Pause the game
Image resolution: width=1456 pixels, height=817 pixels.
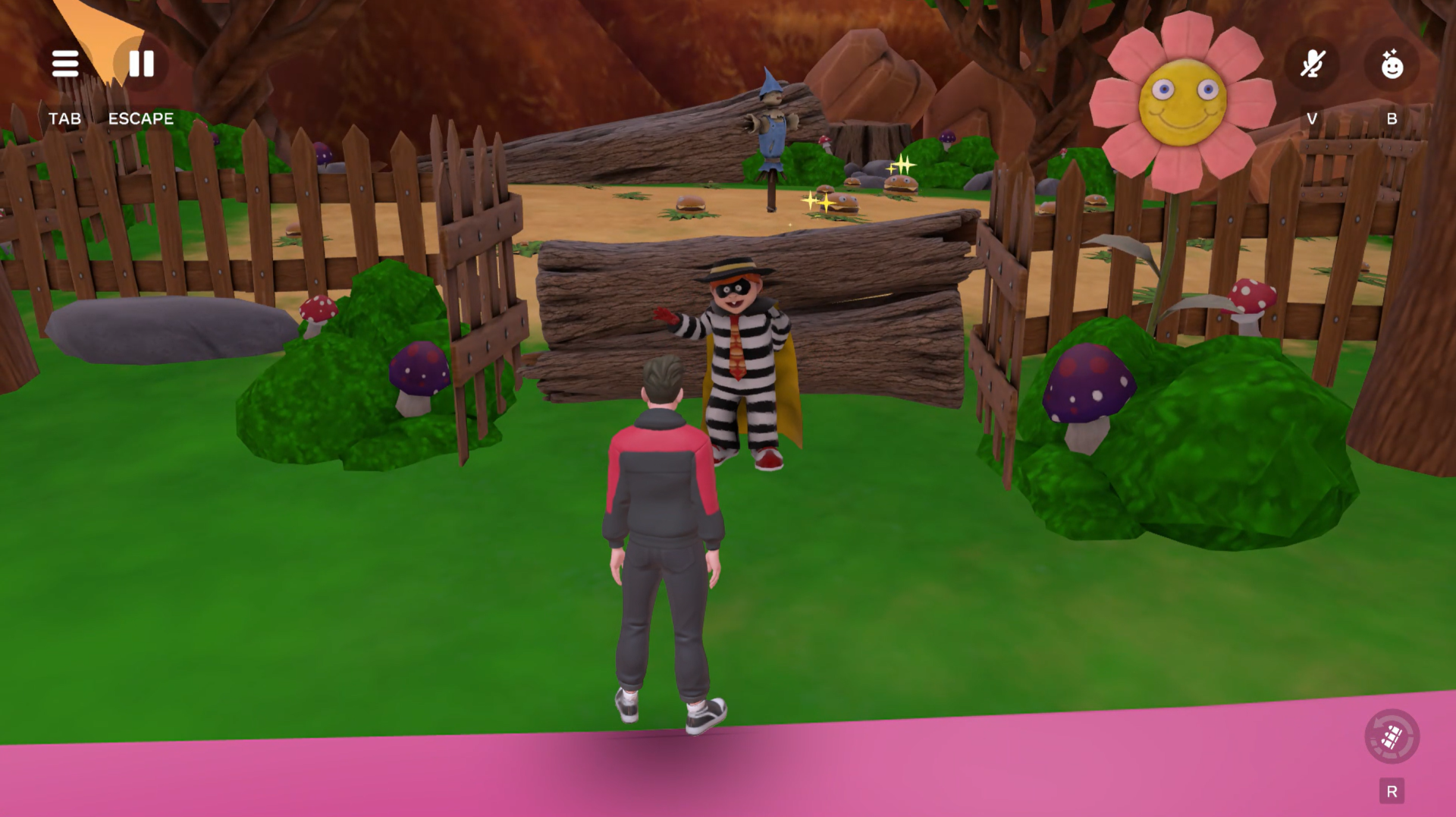point(141,64)
